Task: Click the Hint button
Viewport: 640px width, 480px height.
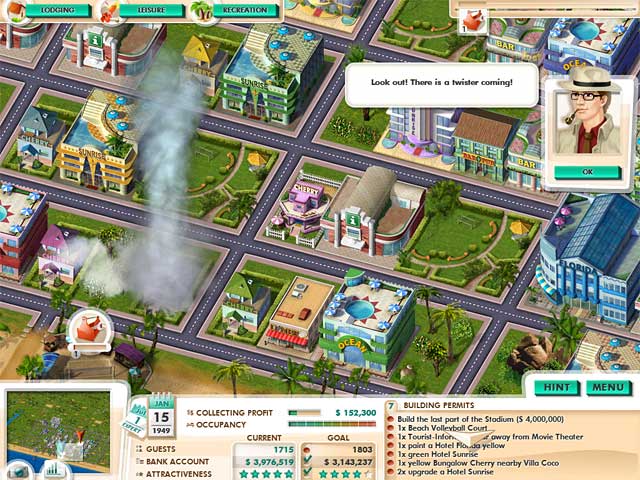Action: tap(557, 387)
